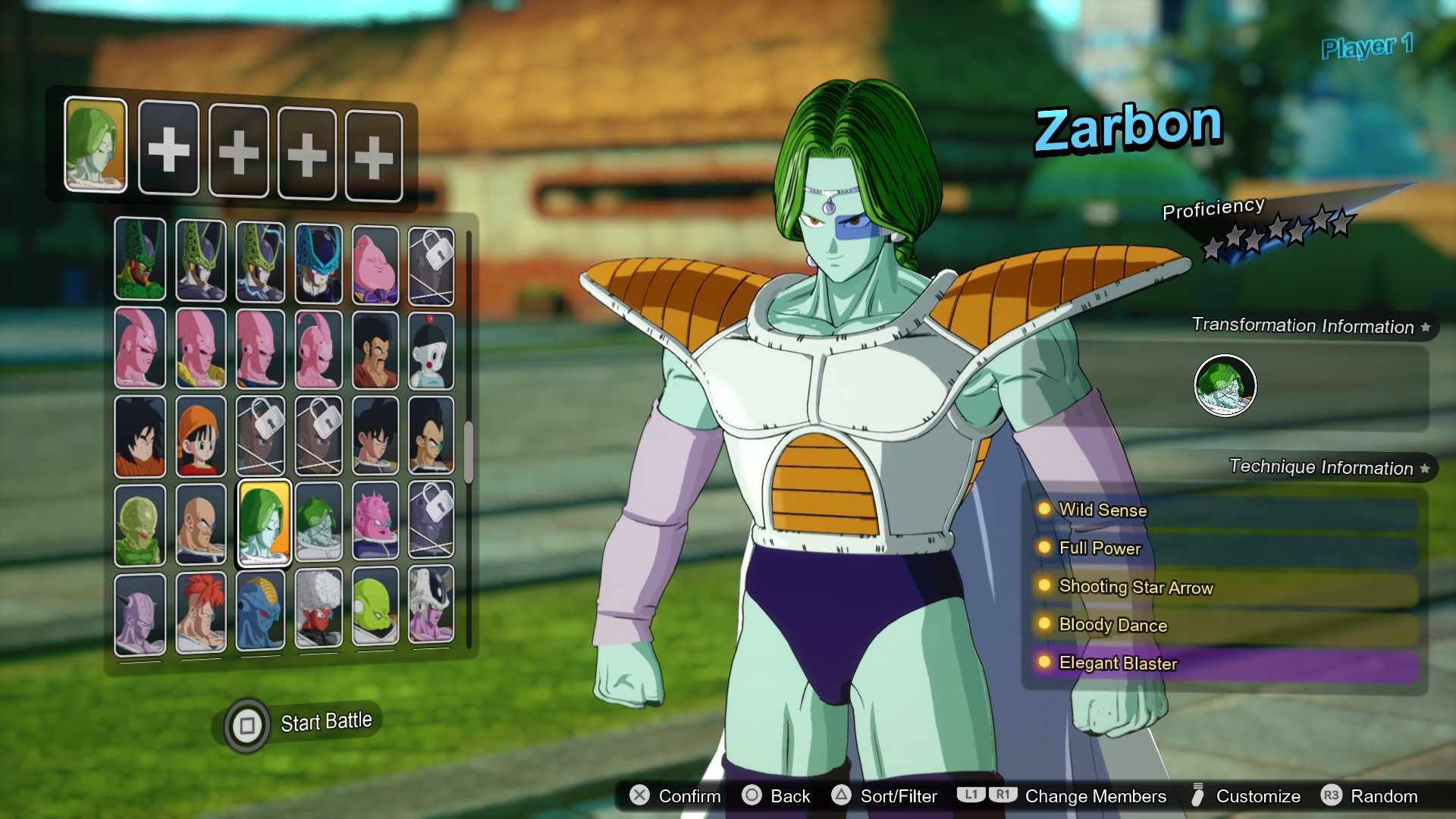Choose Dodoria from the character list

(377, 523)
